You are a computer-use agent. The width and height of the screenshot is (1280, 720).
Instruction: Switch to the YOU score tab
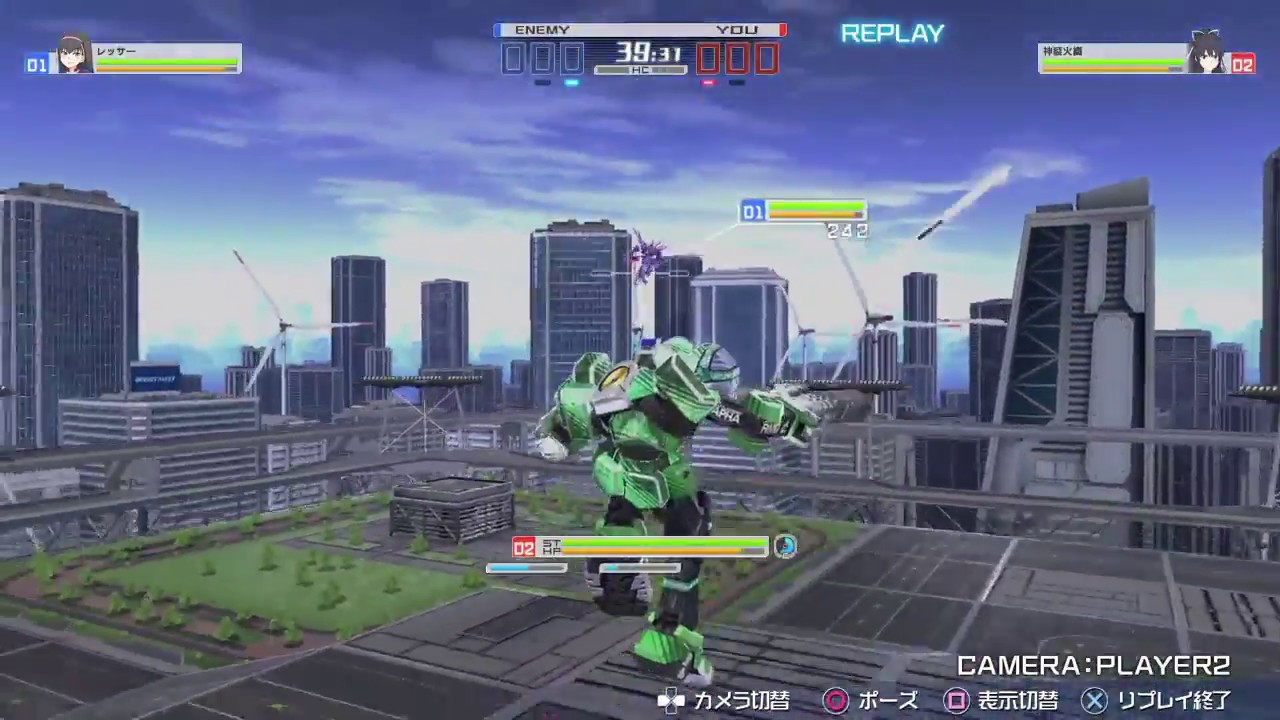click(737, 30)
